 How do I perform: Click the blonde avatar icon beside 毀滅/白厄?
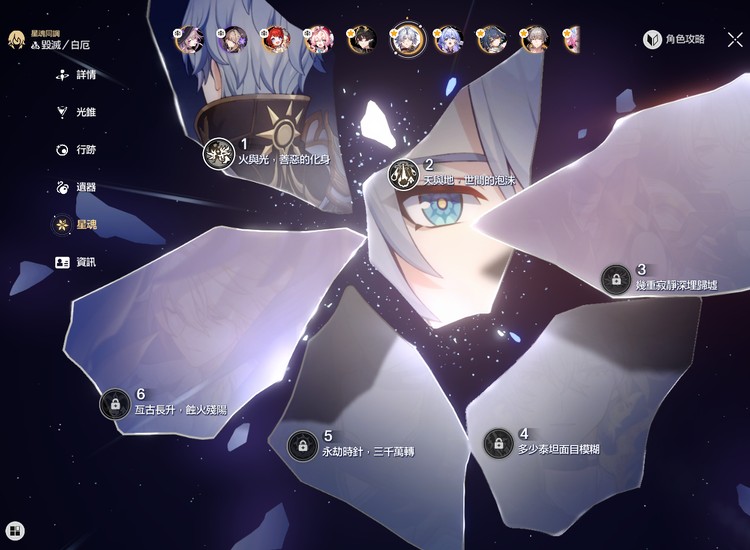(x=17, y=40)
